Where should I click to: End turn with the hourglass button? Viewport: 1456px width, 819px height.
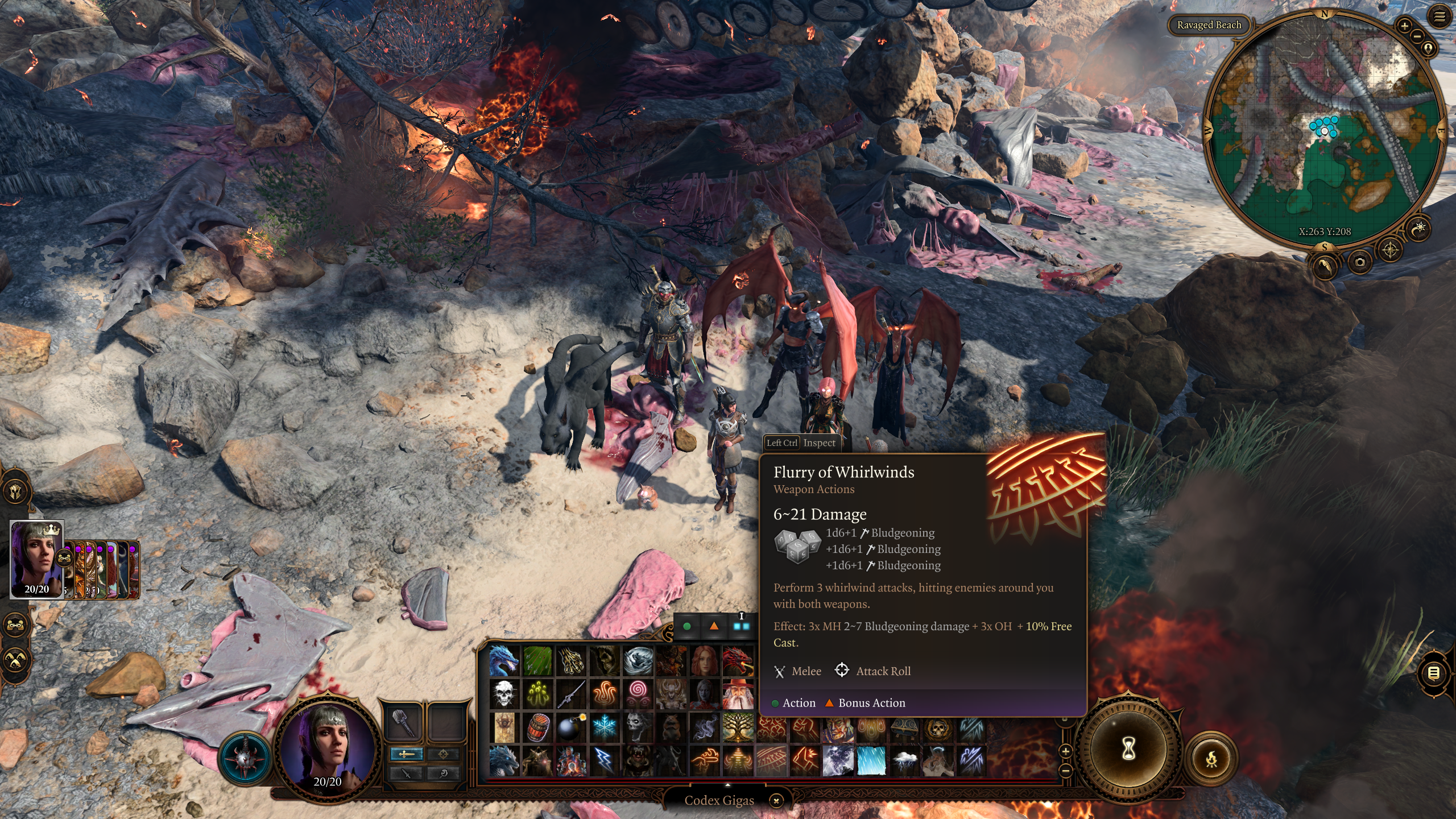point(1128,748)
